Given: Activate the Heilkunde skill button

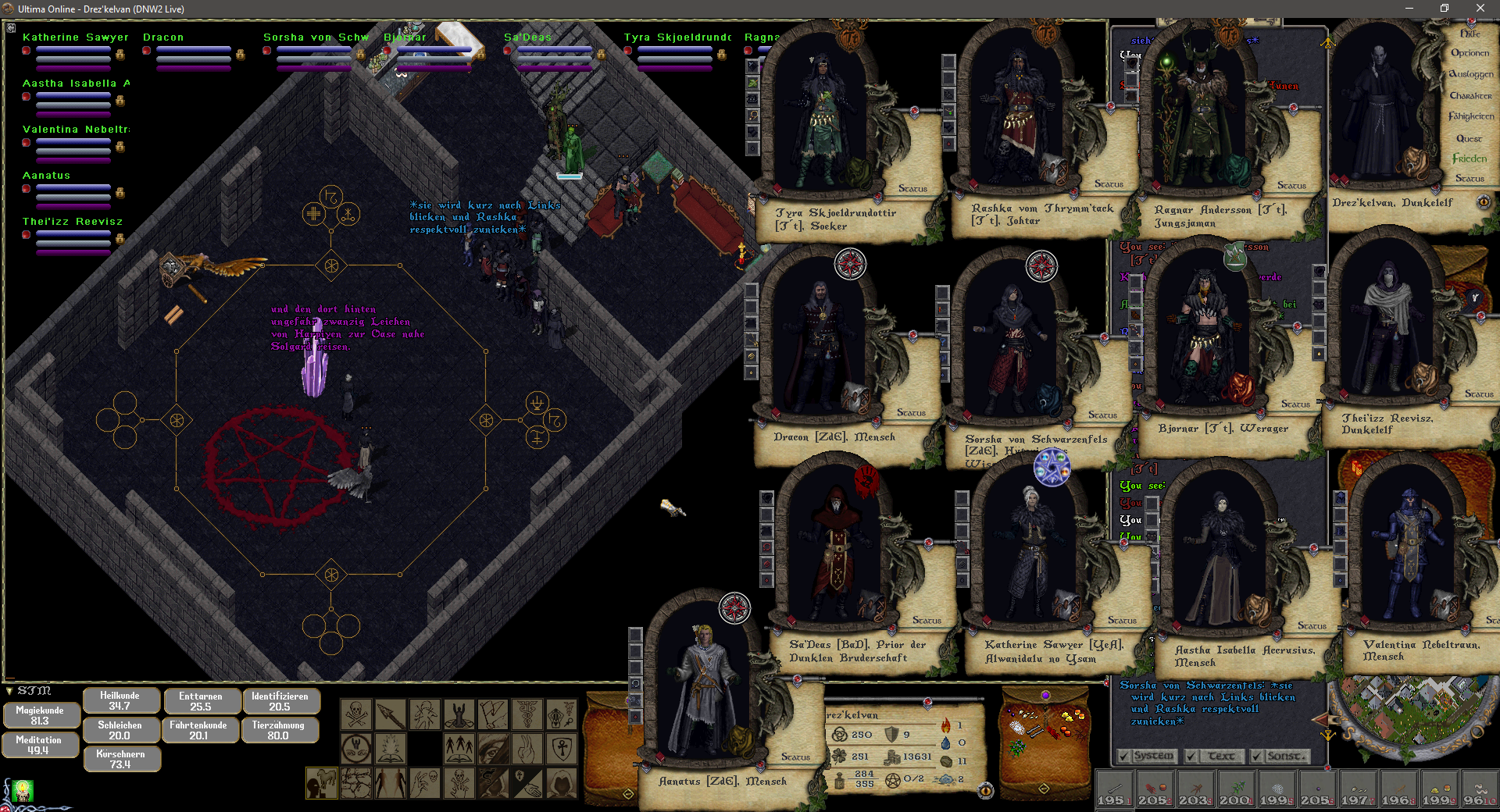Looking at the screenshot, I should (x=120, y=700).
